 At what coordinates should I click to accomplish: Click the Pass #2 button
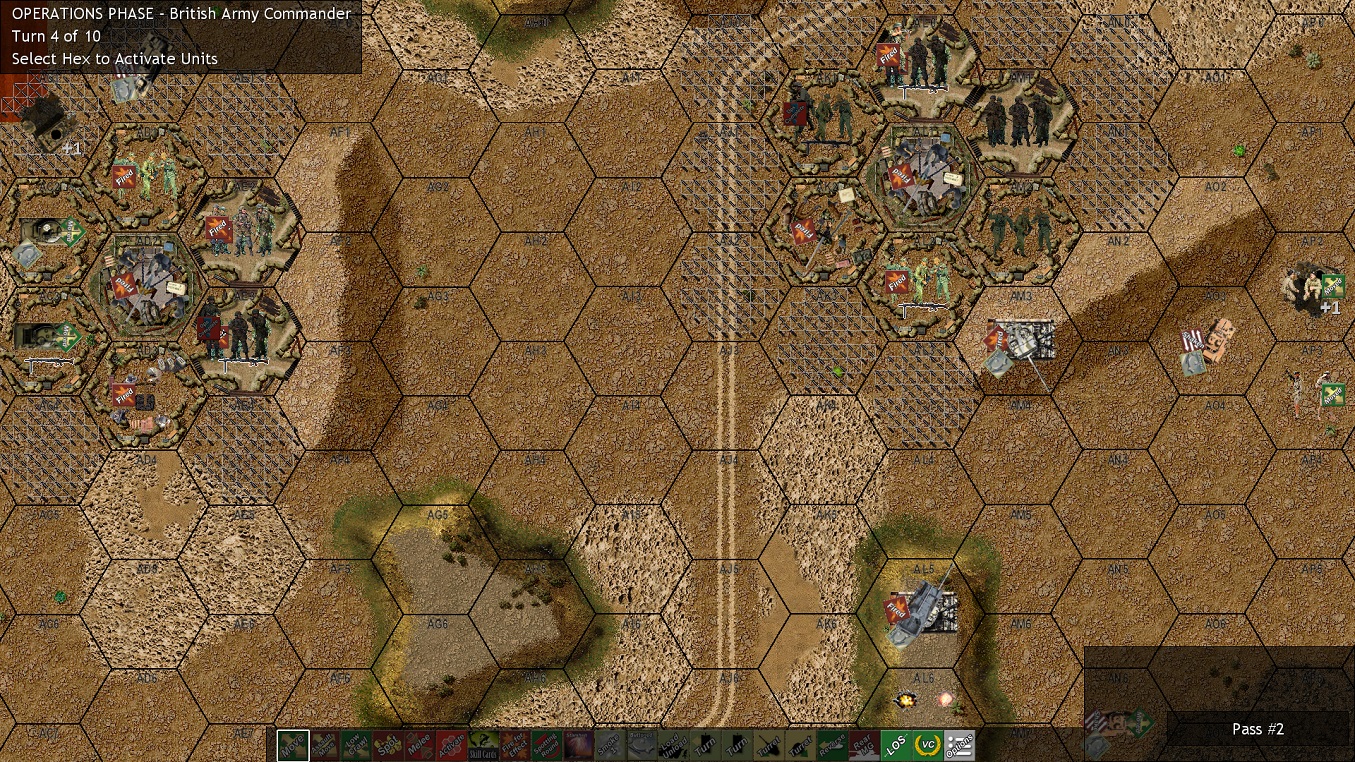click(1258, 729)
